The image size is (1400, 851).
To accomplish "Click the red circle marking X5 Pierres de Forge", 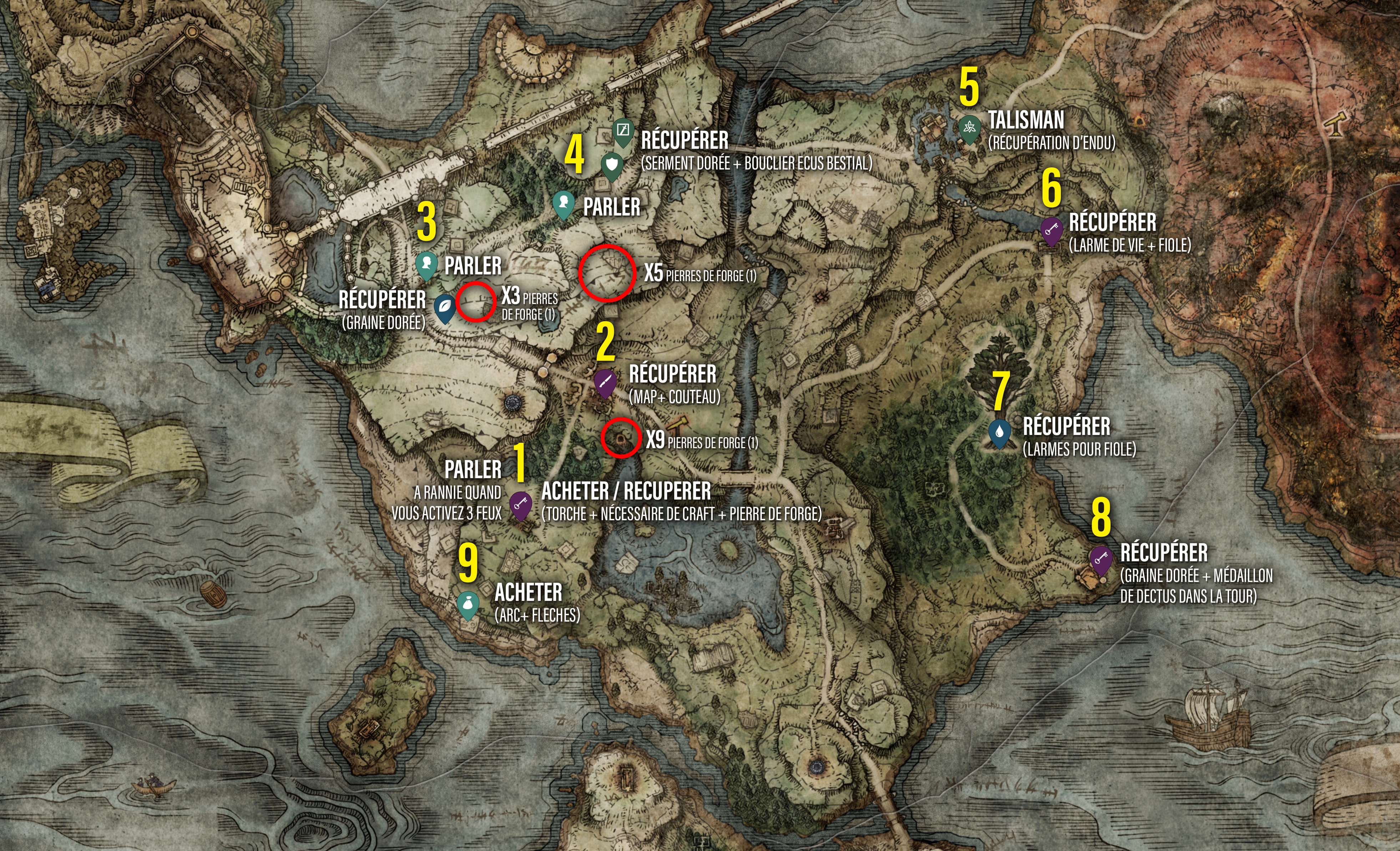I will (607, 273).
